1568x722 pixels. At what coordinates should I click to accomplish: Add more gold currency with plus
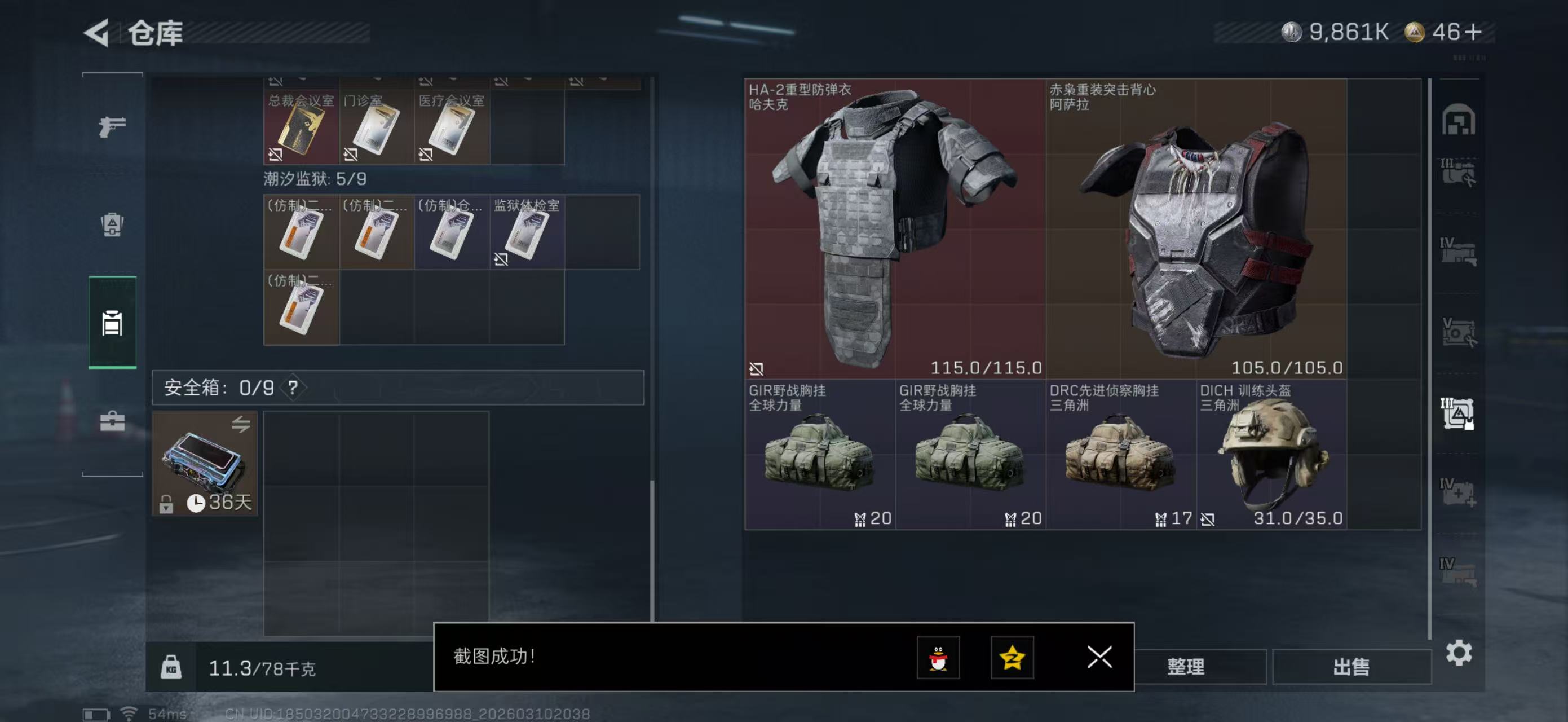coord(1474,32)
